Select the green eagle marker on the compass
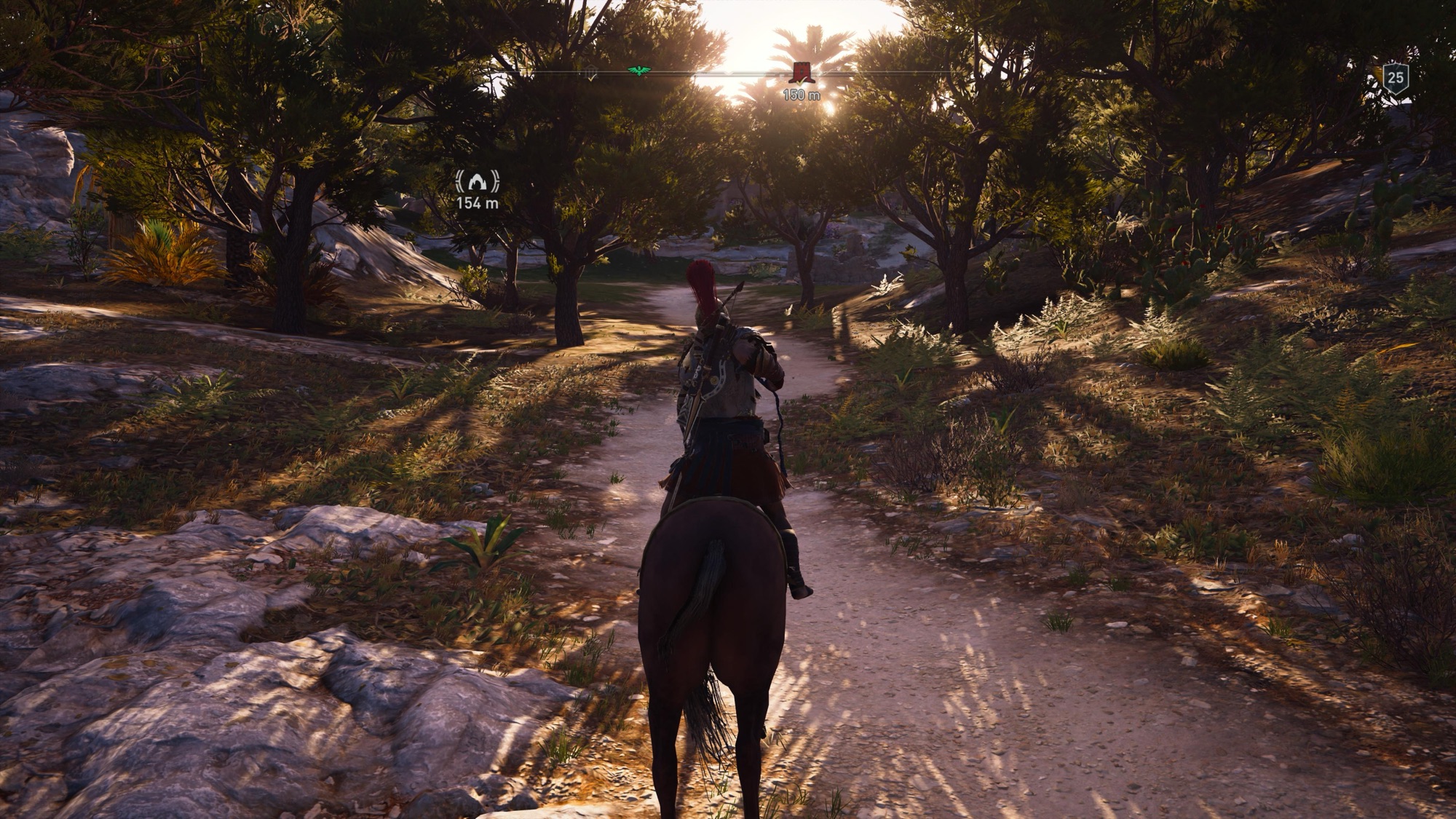This screenshot has width=1456, height=819. pos(638,71)
